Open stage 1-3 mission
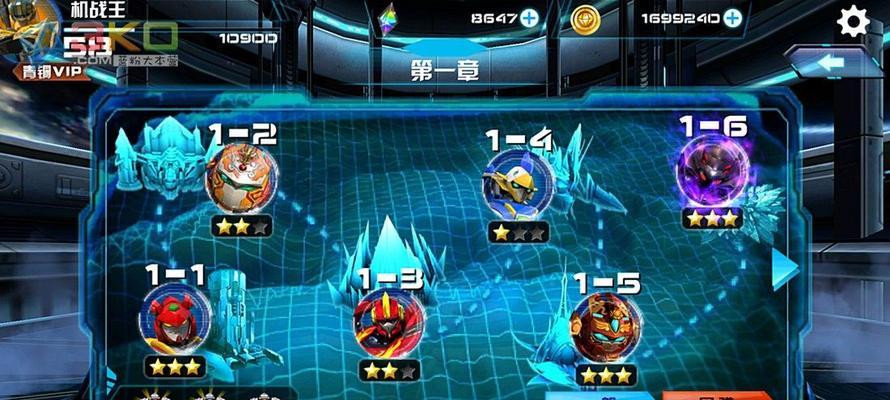The width and height of the screenshot is (890, 400). (388, 322)
